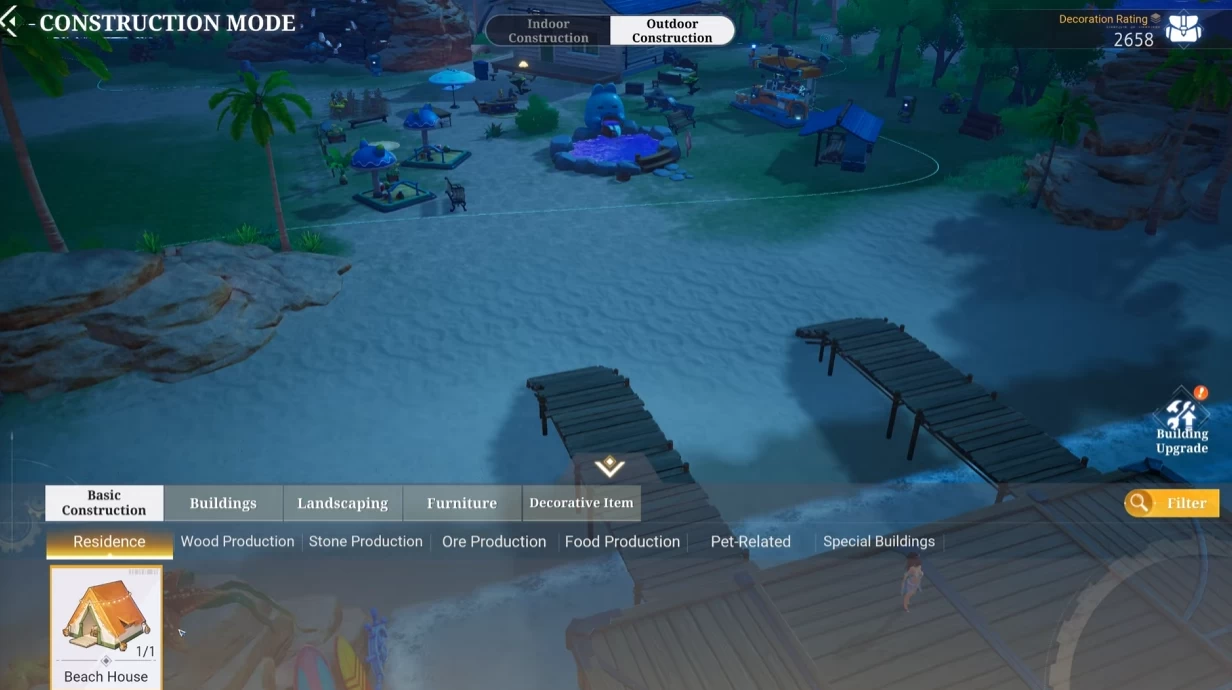Open the Filter button
Image resolution: width=1232 pixels, height=690 pixels.
coord(1172,503)
